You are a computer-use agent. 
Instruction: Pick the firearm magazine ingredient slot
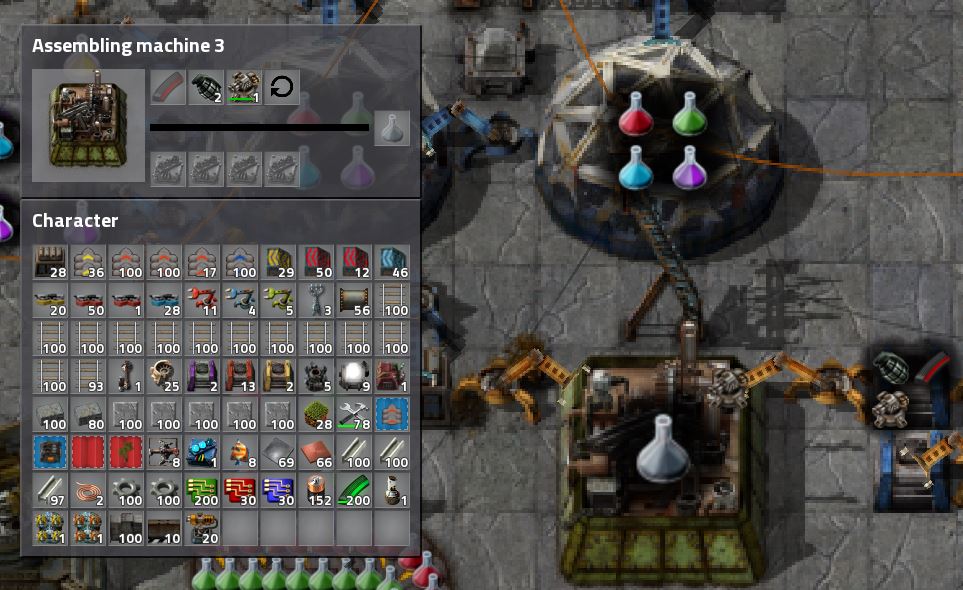pyautogui.click(x=168, y=87)
